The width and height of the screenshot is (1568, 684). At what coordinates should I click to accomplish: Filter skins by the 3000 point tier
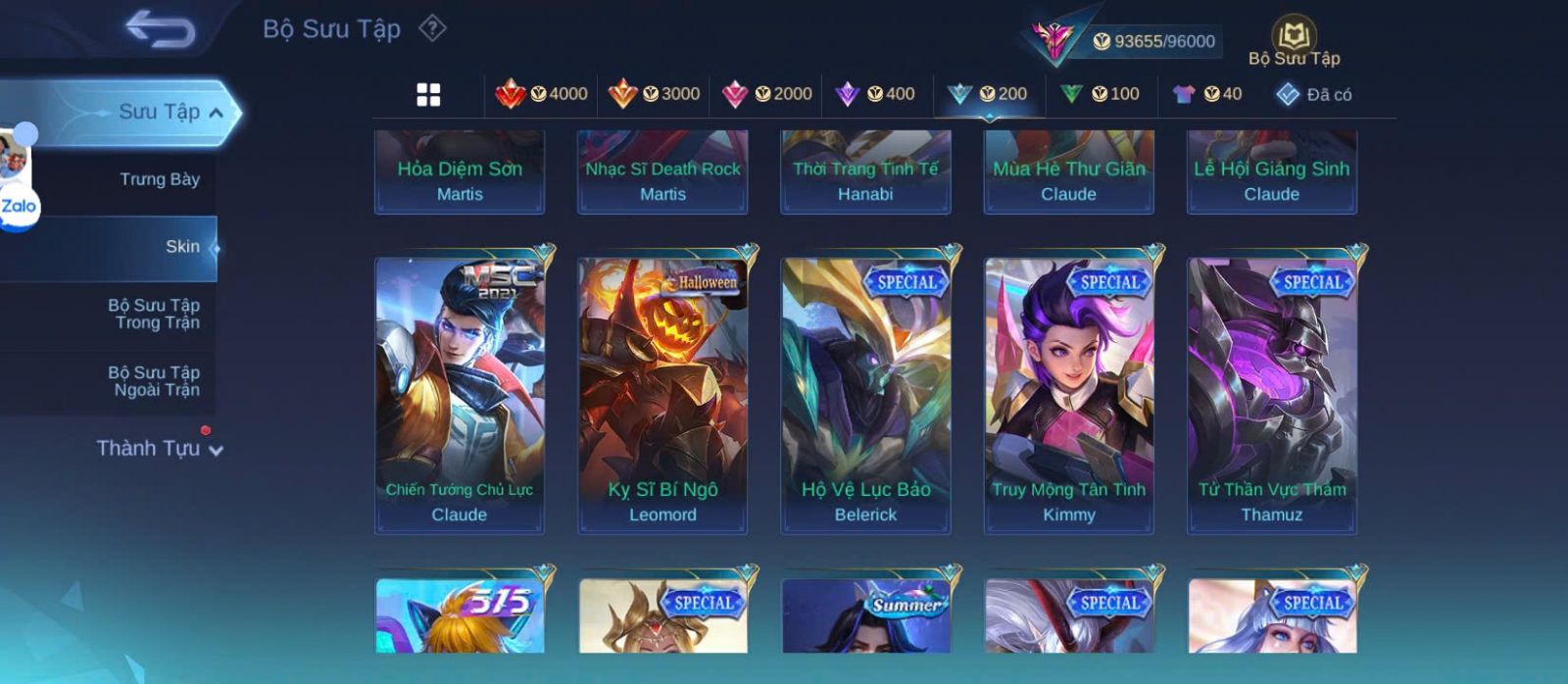(x=655, y=94)
